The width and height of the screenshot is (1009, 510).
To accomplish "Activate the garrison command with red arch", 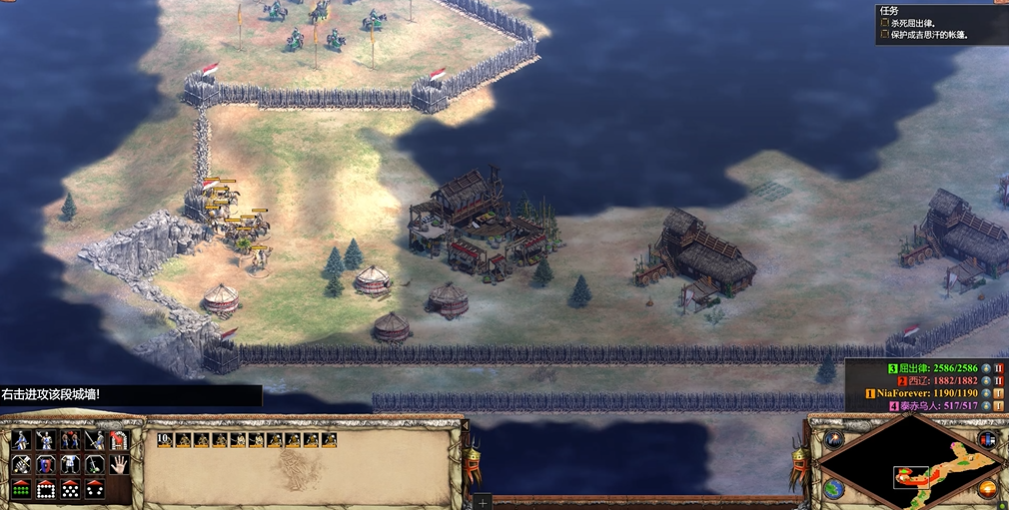I will click(x=118, y=440).
